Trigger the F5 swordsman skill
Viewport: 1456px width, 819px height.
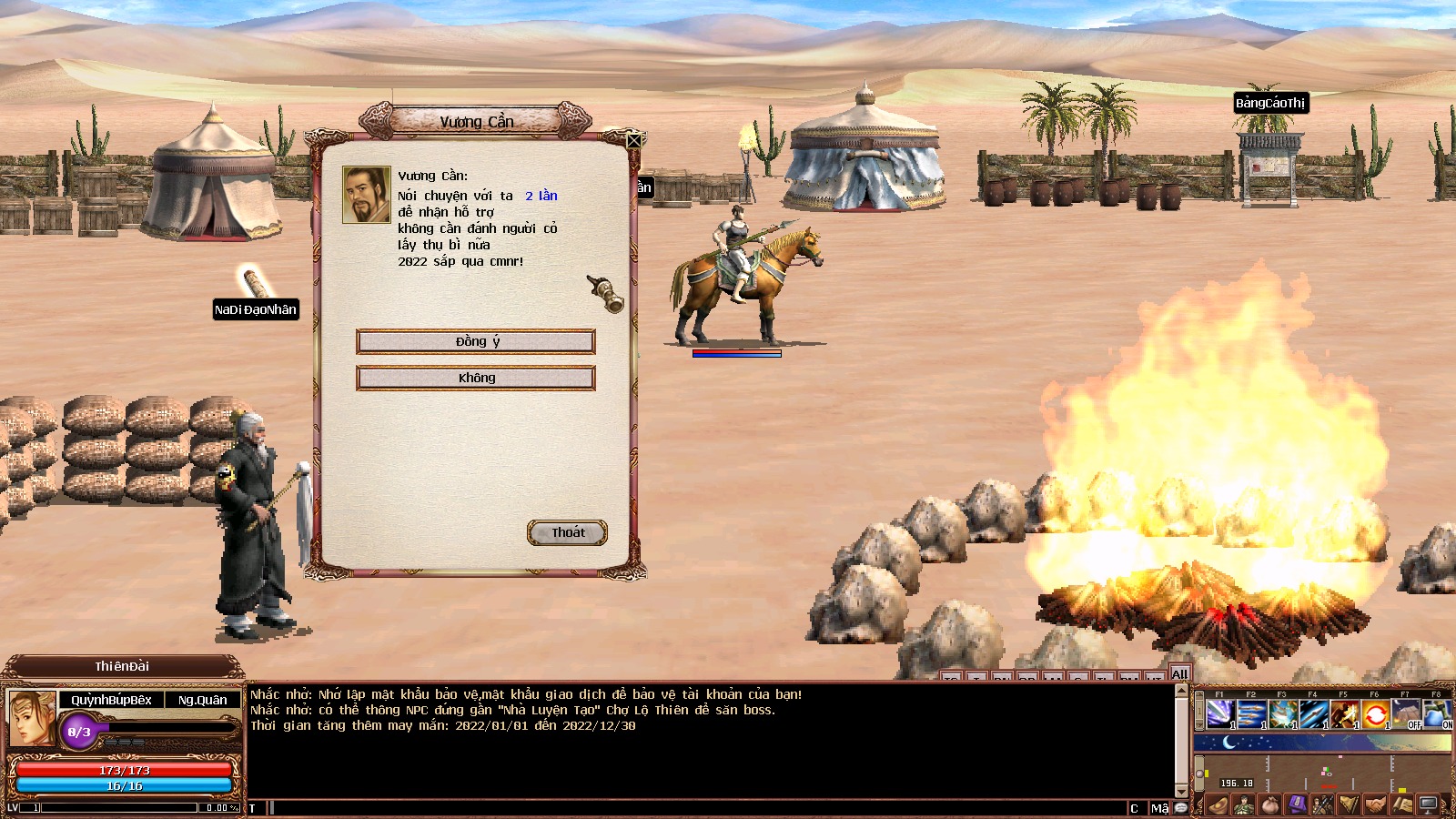pos(1344,714)
